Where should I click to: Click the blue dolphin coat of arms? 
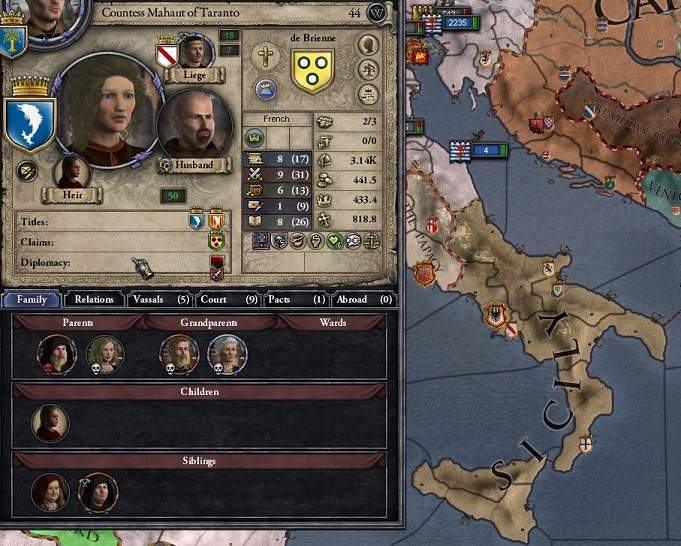[x=28, y=122]
